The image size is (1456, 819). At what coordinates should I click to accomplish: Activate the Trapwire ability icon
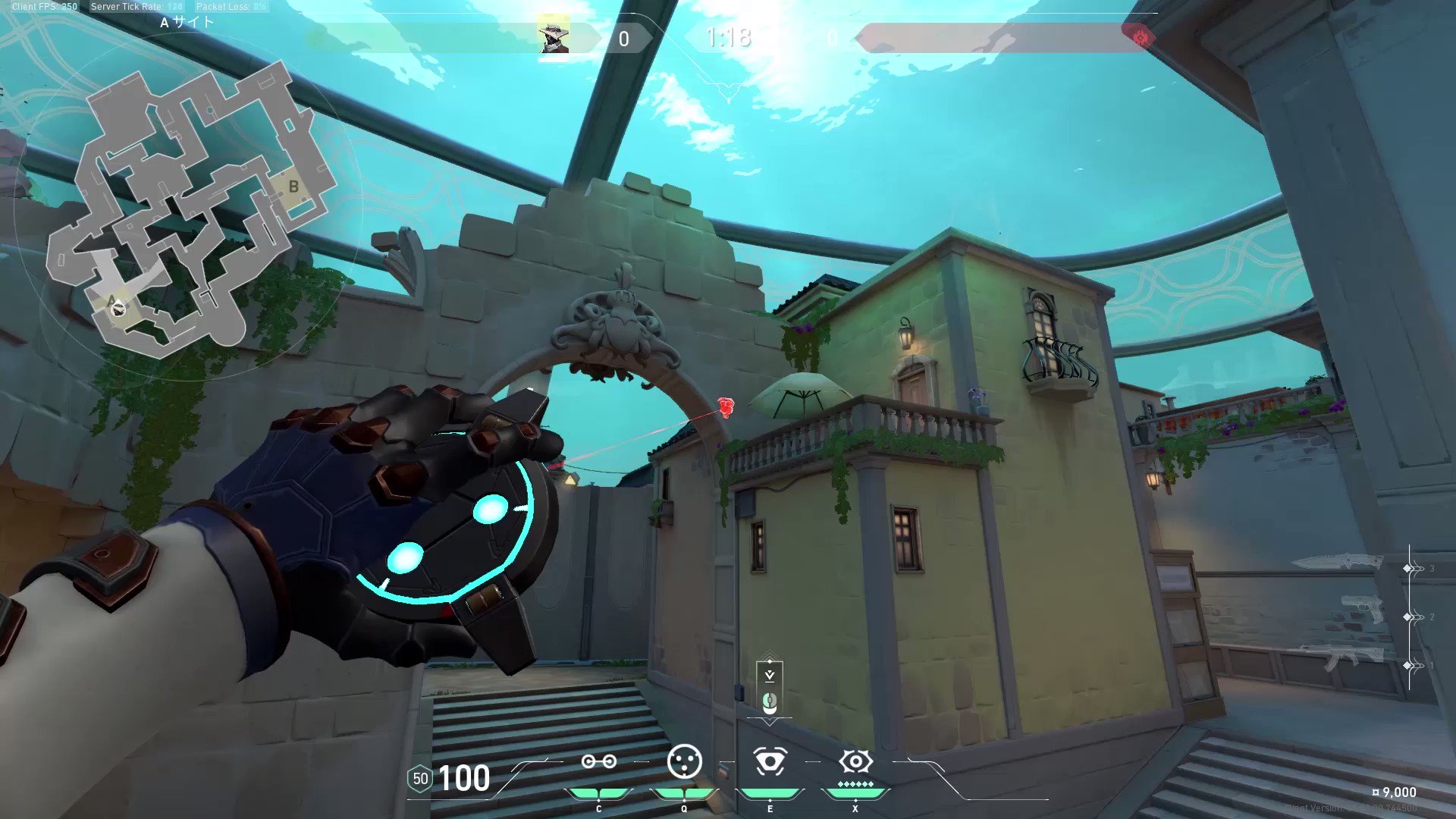pyautogui.click(x=598, y=762)
